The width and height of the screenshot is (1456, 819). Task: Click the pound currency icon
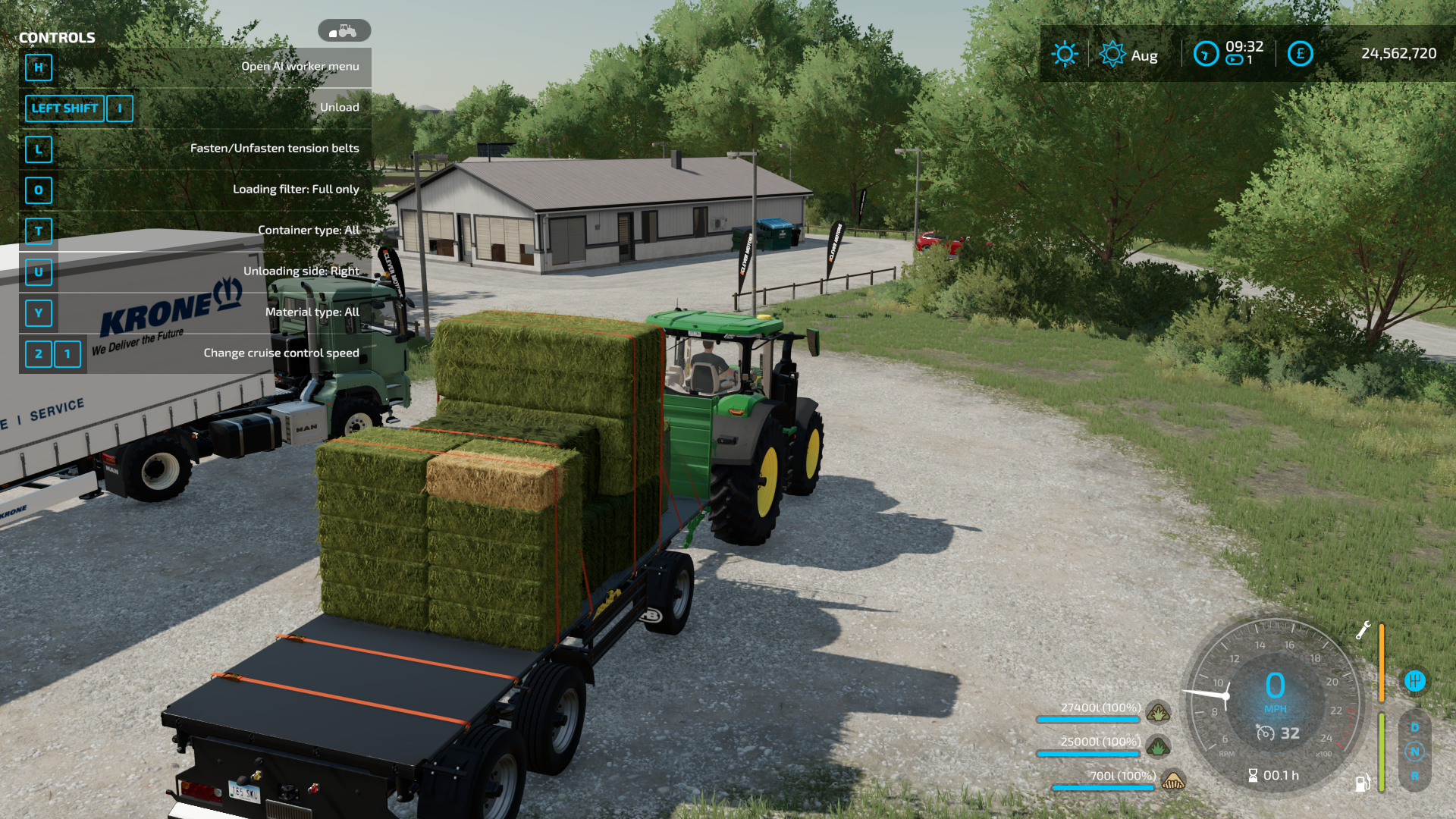coord(1300,54)
